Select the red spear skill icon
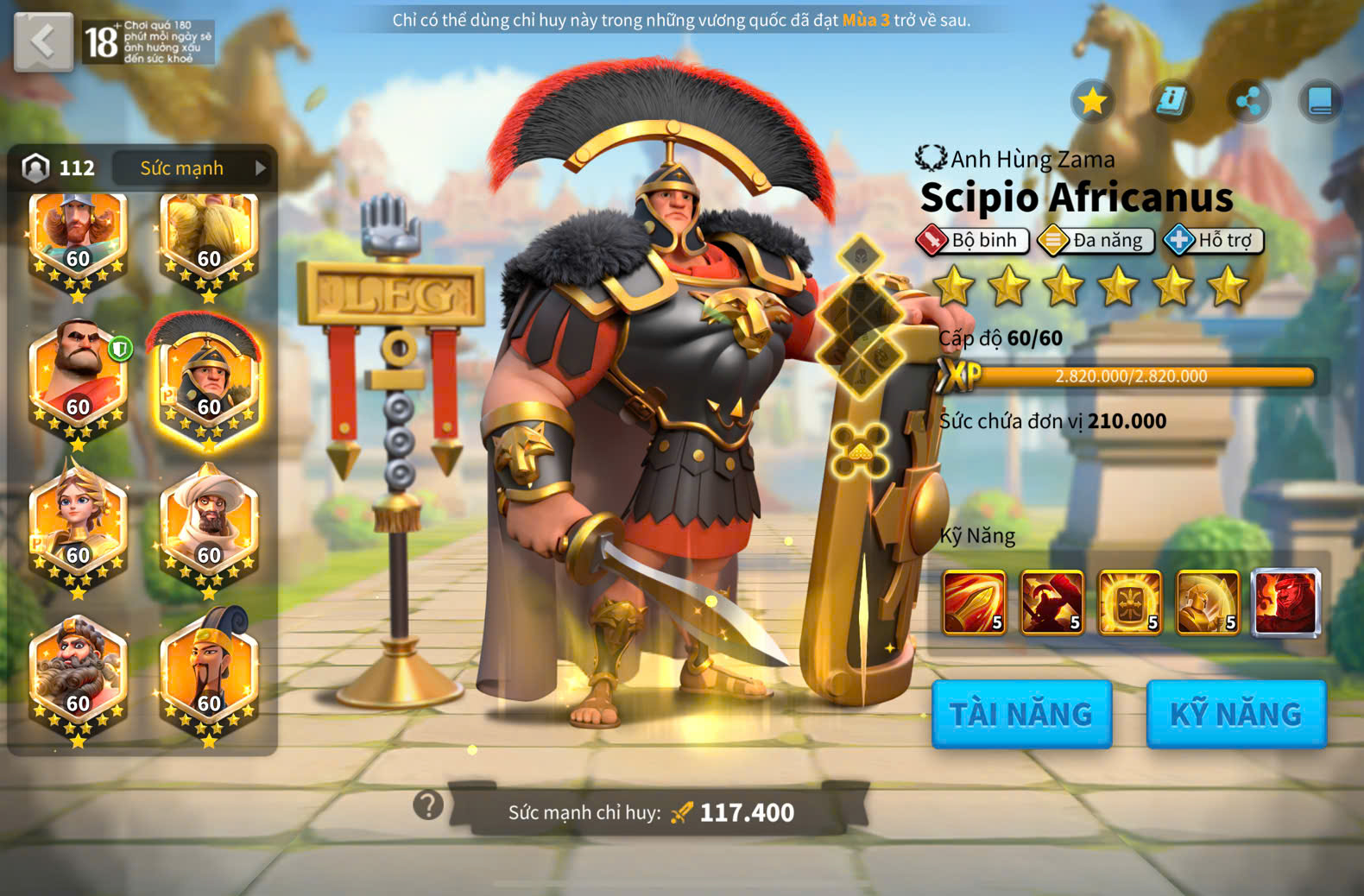The image size is (1364, 896). [x=974, y=603]
